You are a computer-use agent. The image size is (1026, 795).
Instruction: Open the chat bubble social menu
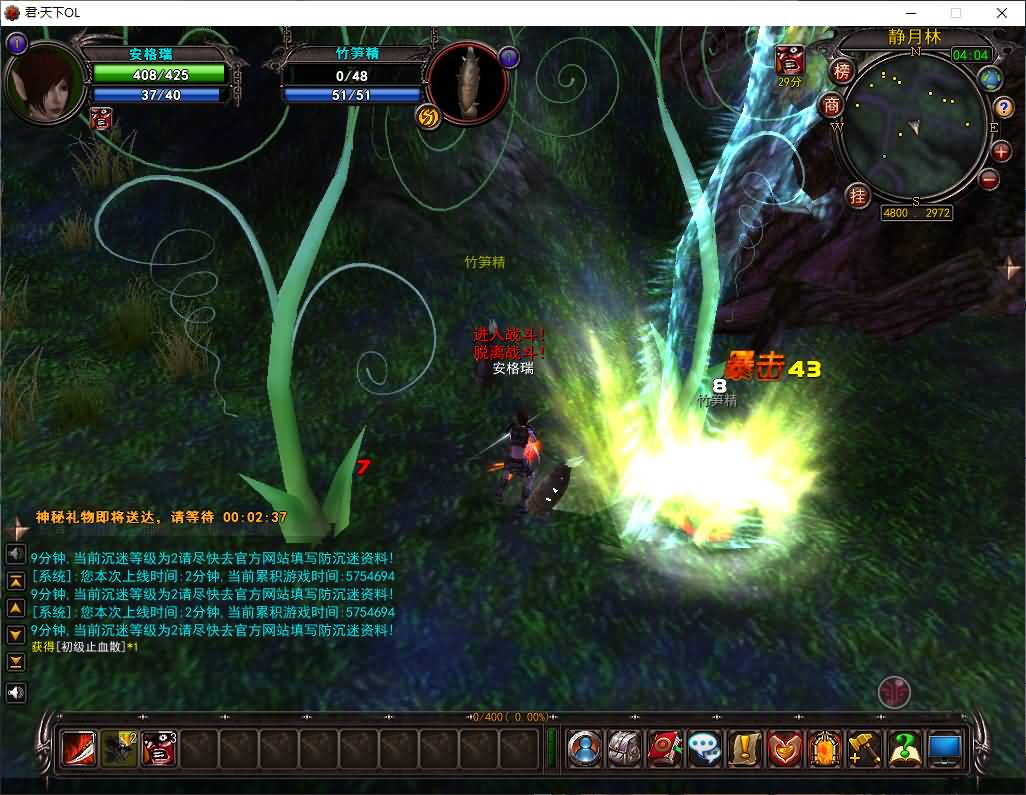[x=705, y=748]
